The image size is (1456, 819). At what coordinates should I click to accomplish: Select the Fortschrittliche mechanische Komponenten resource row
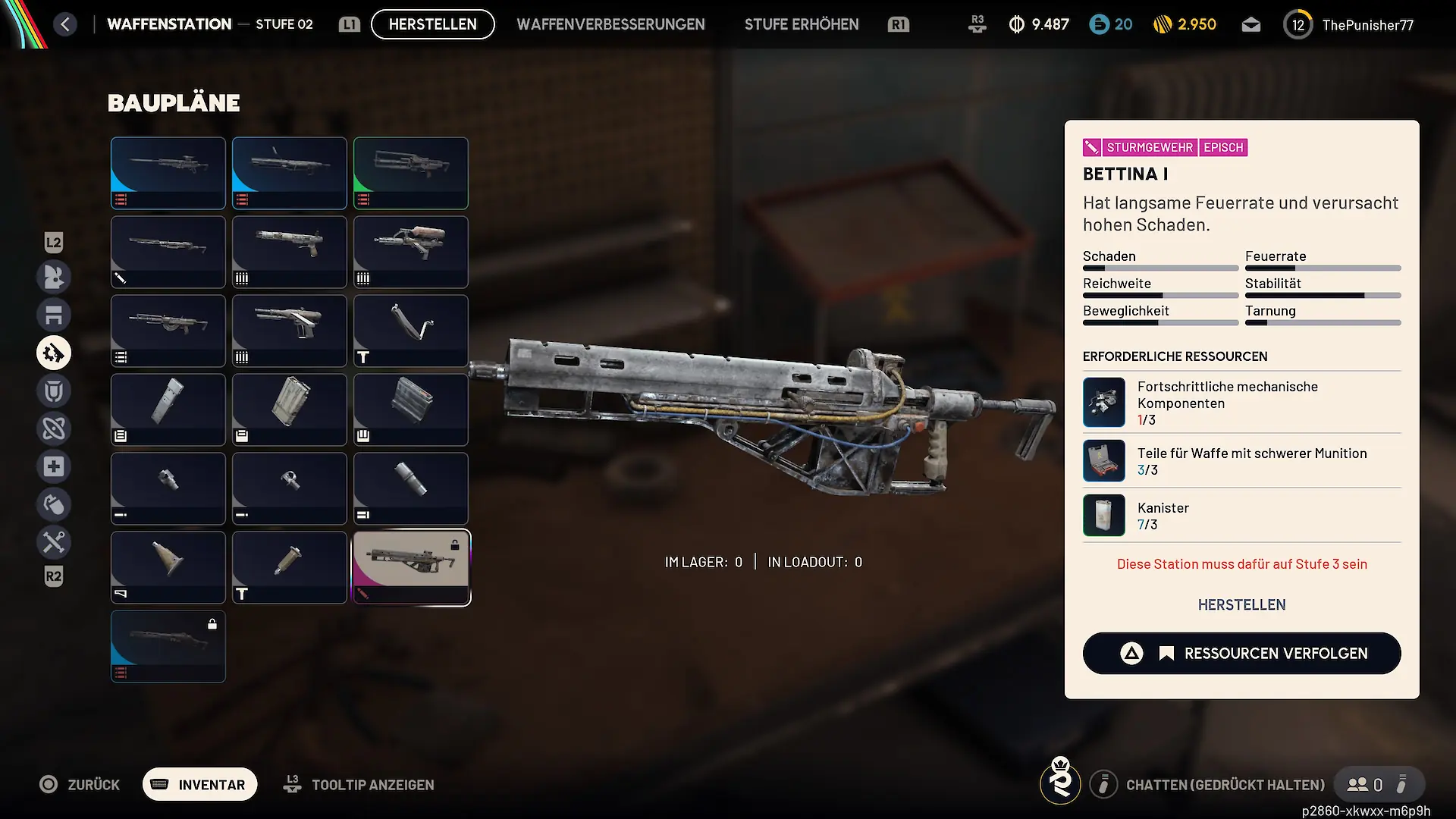pos(1241,403)
